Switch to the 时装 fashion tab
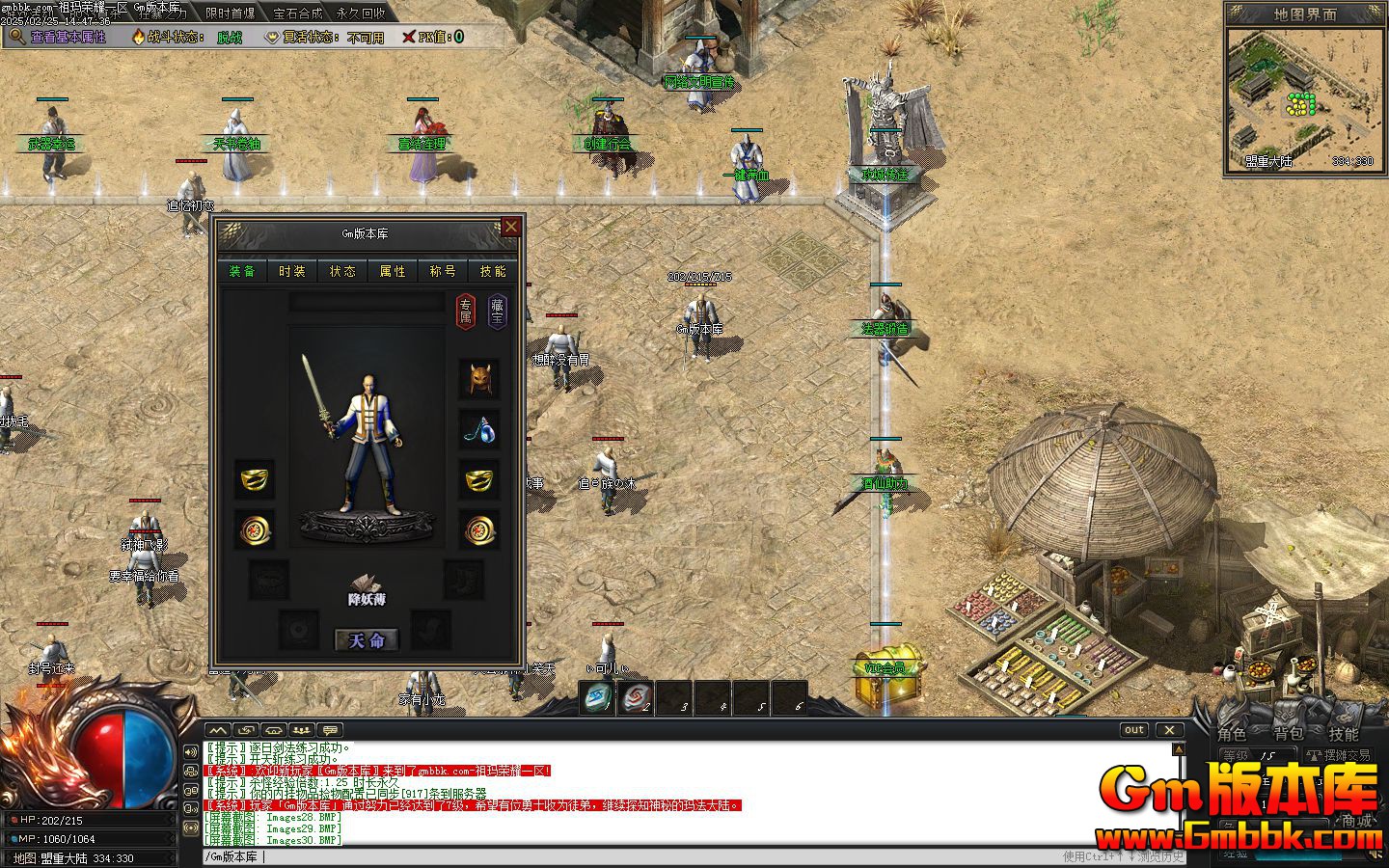This screenshot has width=1389, height=868. pos(292,272)
